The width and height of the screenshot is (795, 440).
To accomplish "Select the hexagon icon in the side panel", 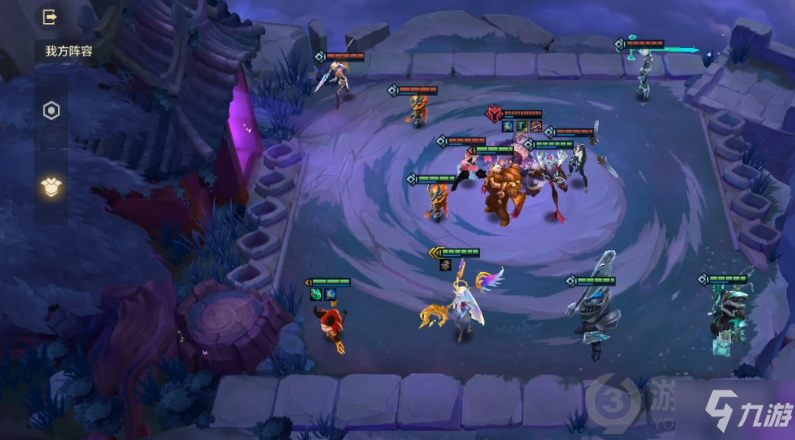I will [x=51, y=111].
